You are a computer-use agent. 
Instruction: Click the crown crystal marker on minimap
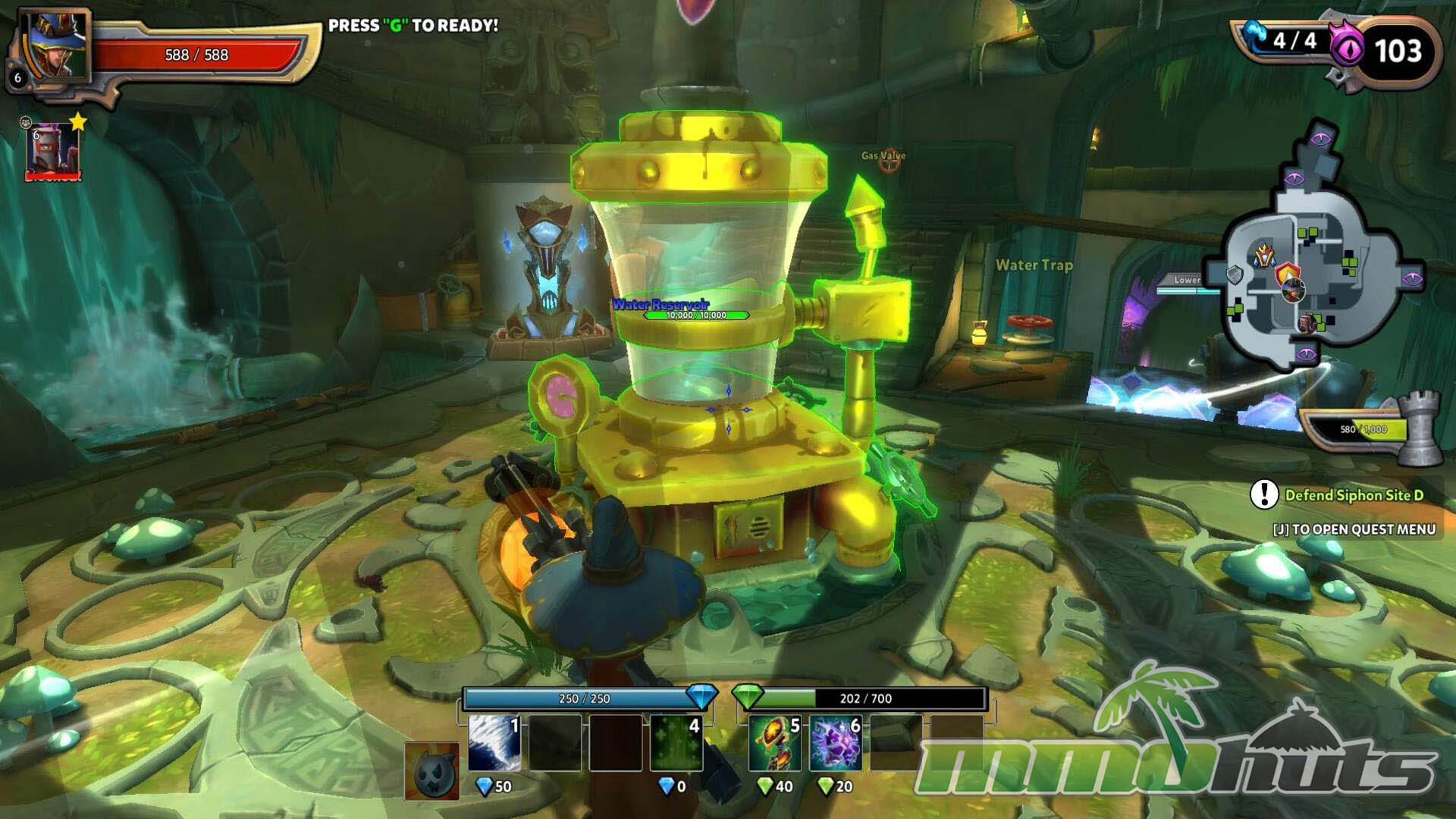click(x=1263, y=256)
